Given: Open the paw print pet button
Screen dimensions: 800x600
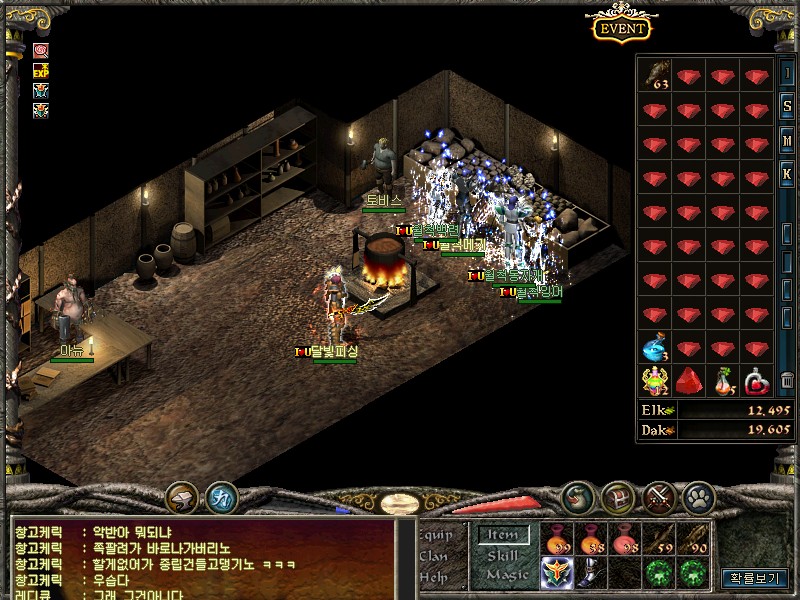Looking at the screenshot, I should click(x=698, y=496).
